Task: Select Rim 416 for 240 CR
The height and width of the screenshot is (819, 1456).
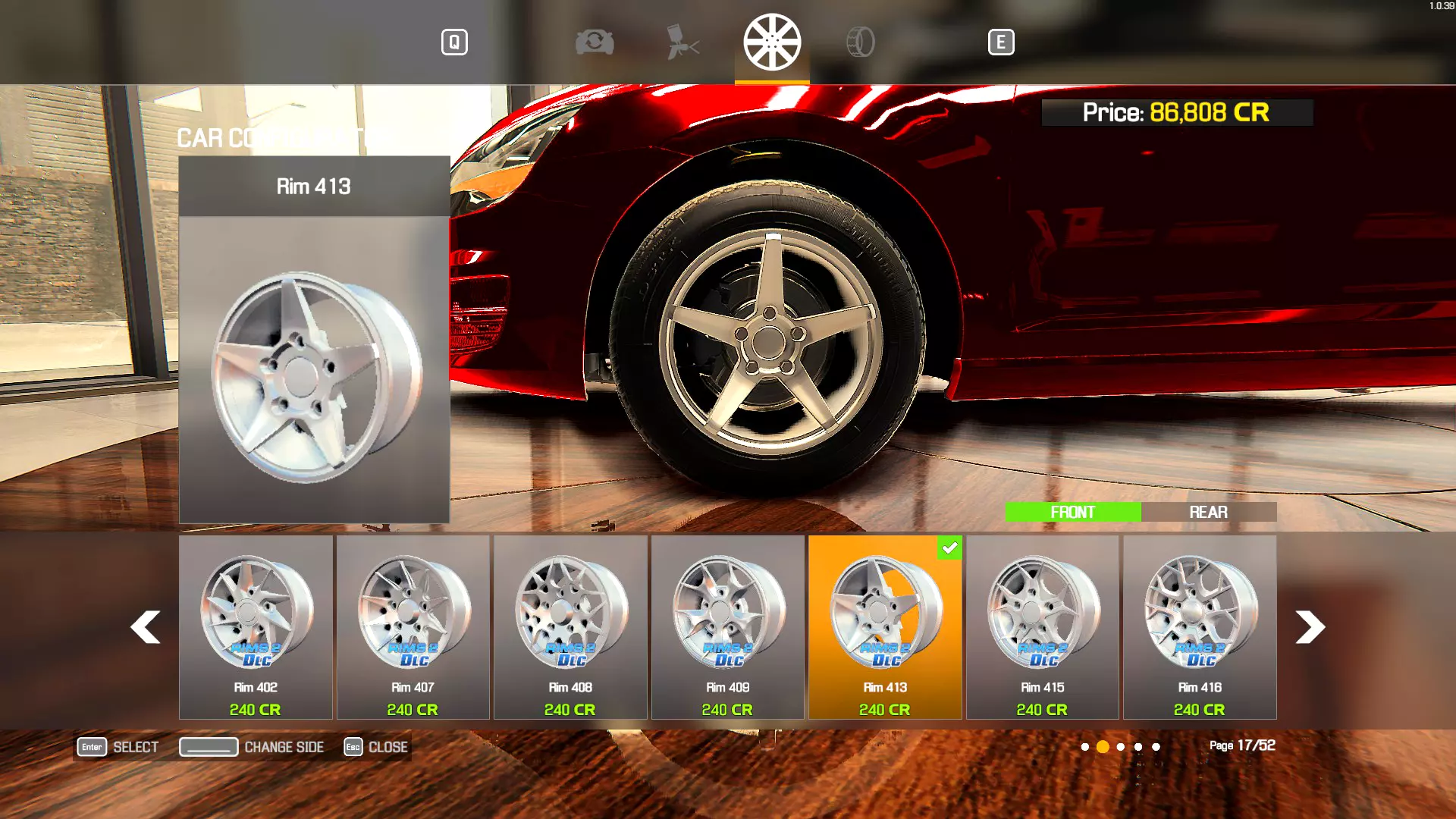Action: [x=1200, y=626]
